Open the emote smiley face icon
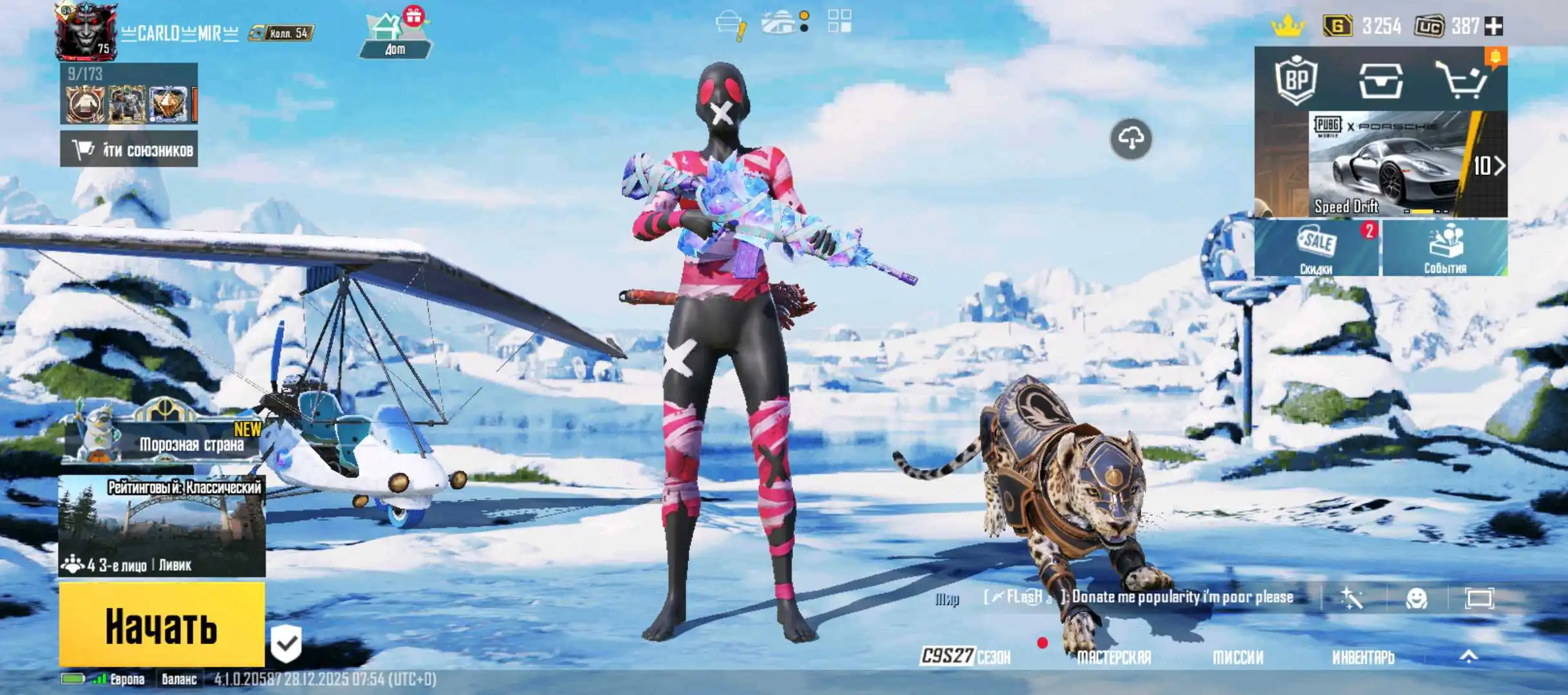Viewport: 1568px width, 695px height. pos(1416,598)
